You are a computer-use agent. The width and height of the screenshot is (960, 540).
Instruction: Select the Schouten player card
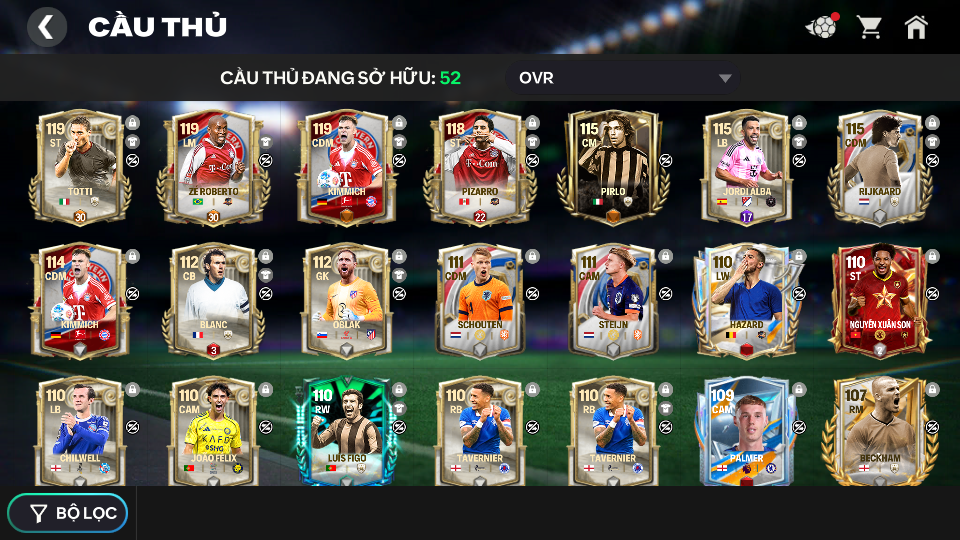coord(479,300)
